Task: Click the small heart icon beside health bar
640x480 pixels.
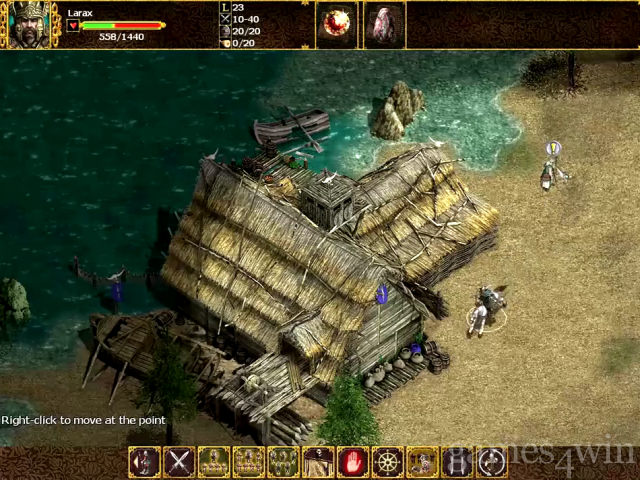Action: coord(73,26)
